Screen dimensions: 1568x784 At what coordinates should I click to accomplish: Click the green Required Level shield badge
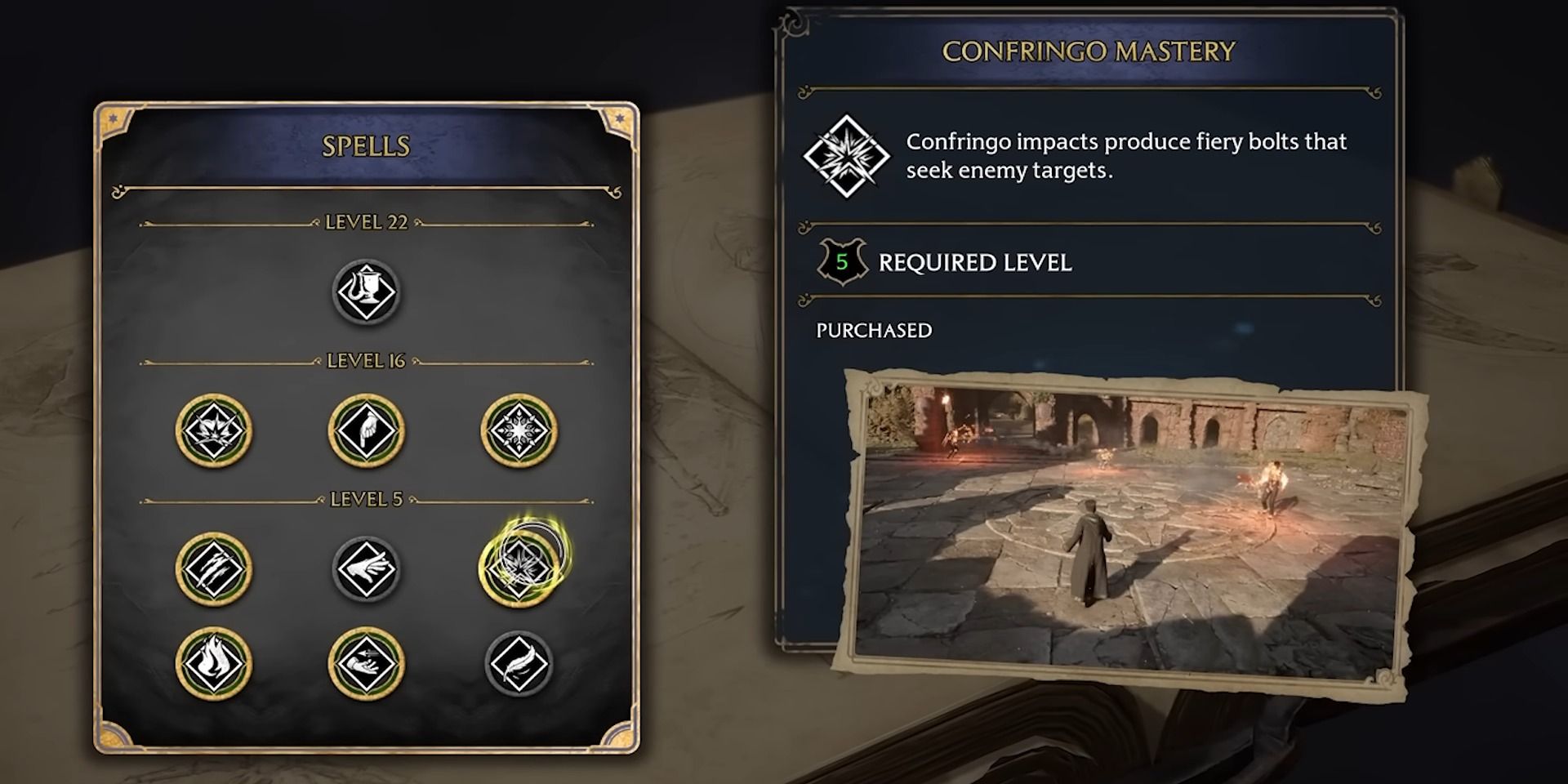click(831, 263)
